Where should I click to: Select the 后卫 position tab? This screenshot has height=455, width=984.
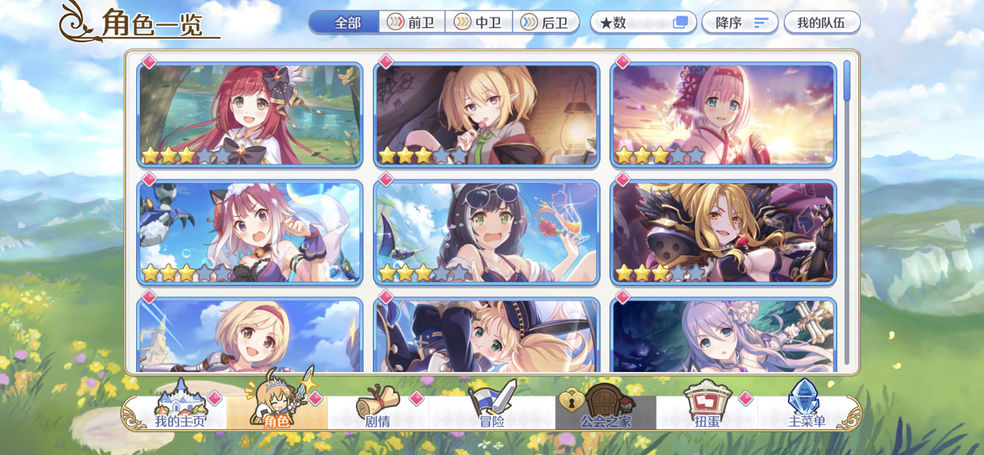(546, 22)
